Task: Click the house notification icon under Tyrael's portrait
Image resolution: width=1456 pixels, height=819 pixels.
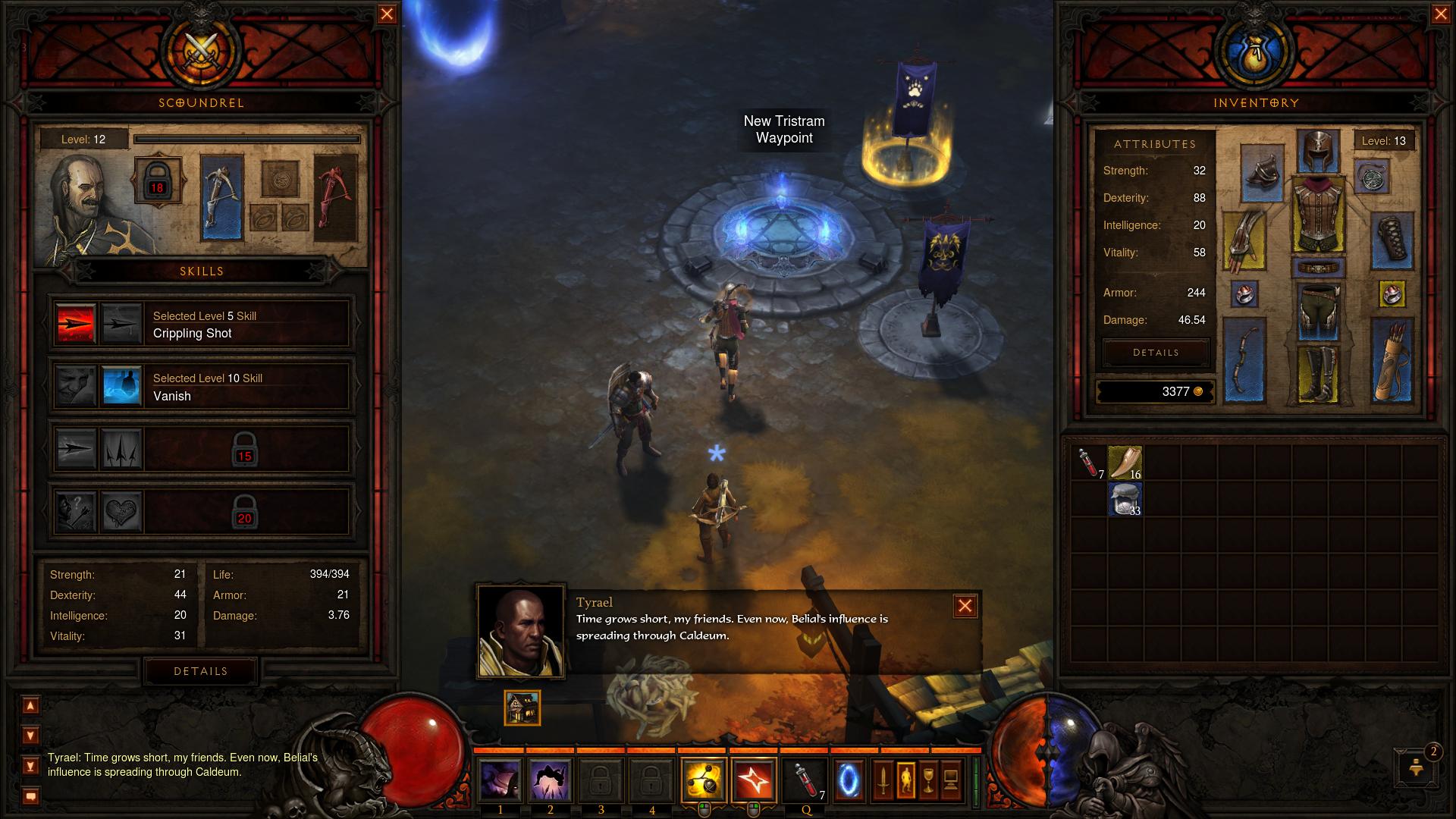Action: [522, 708]
